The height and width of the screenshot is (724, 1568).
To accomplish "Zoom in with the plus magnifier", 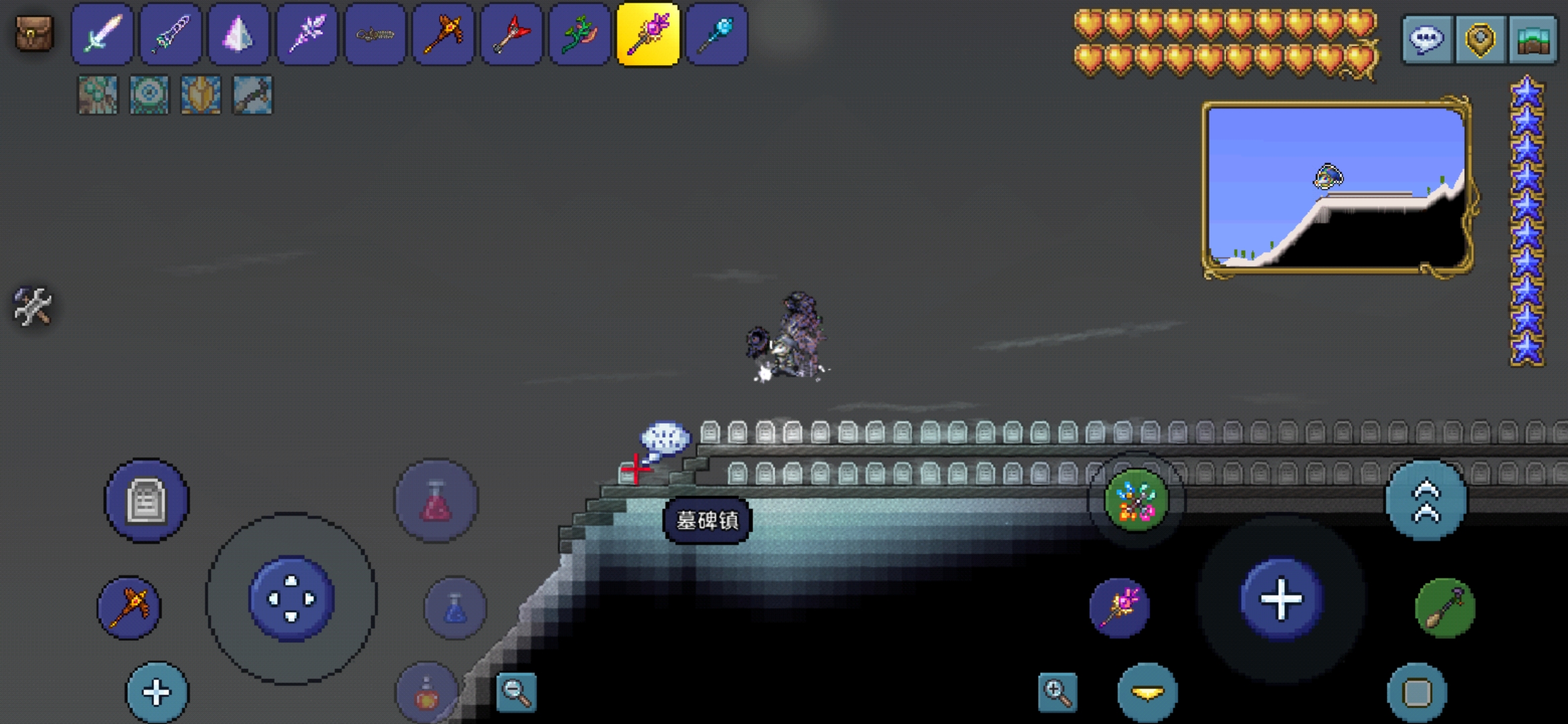I will coord(1057,692).
